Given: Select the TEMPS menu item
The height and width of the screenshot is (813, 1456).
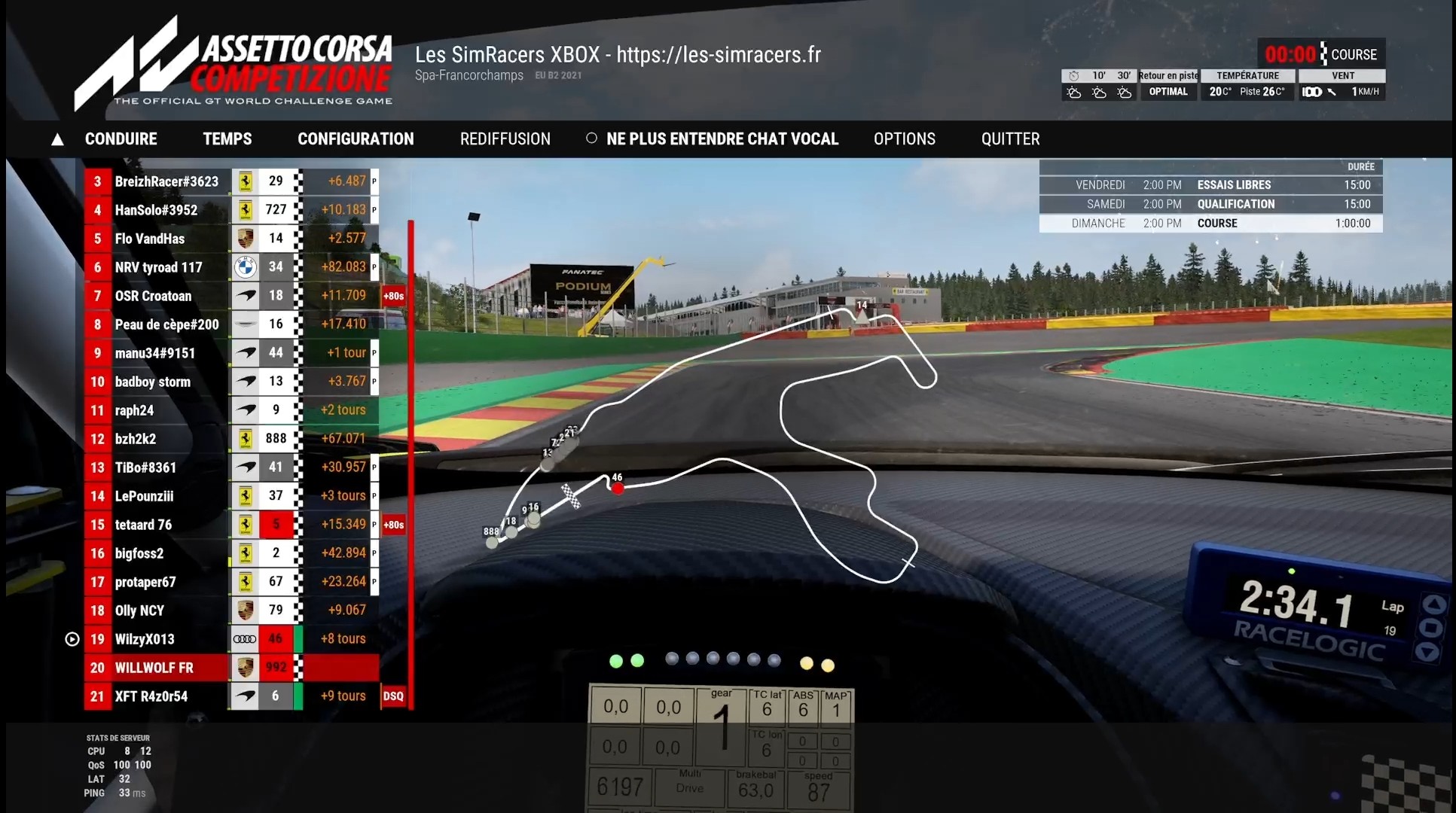Looking at the screenshot, I should (227, 139).
